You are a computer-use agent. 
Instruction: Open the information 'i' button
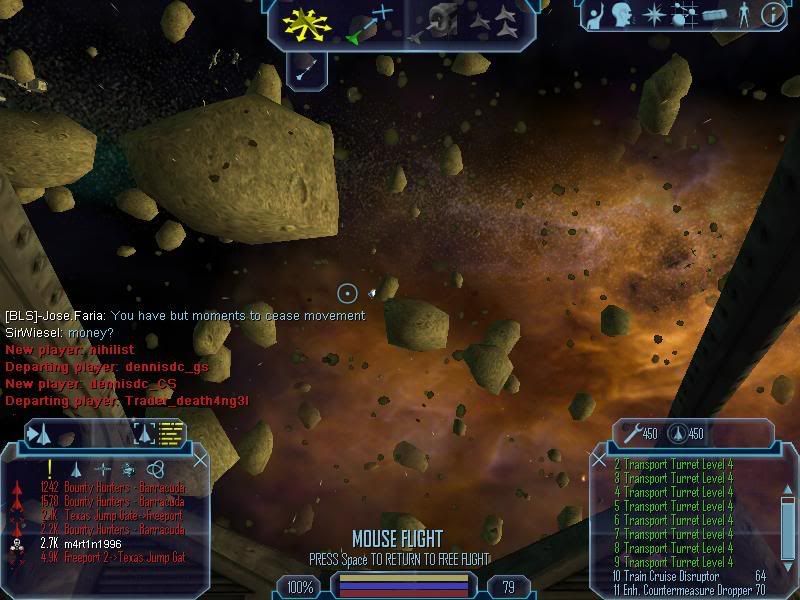(772, 15)
